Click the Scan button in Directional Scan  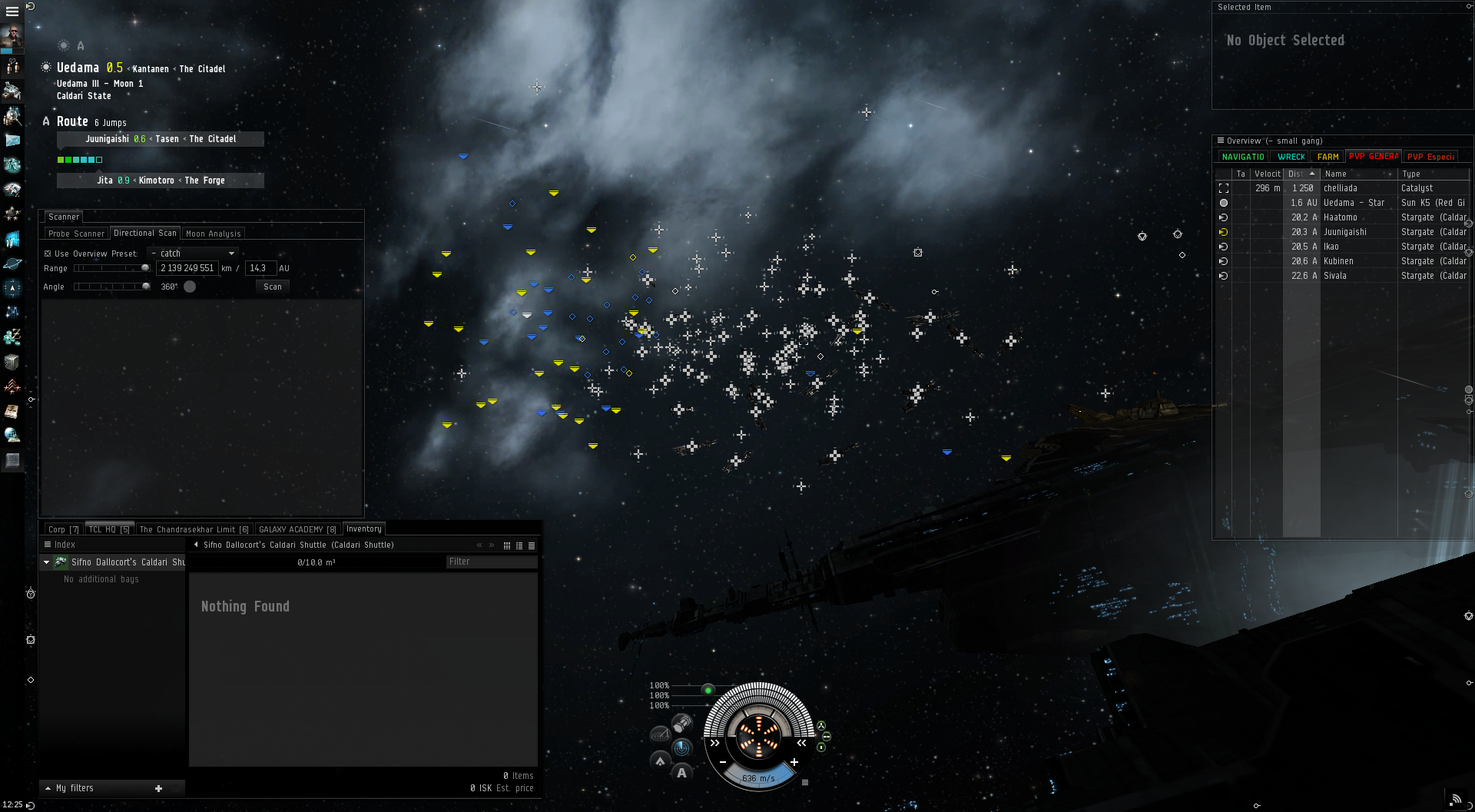272,287
